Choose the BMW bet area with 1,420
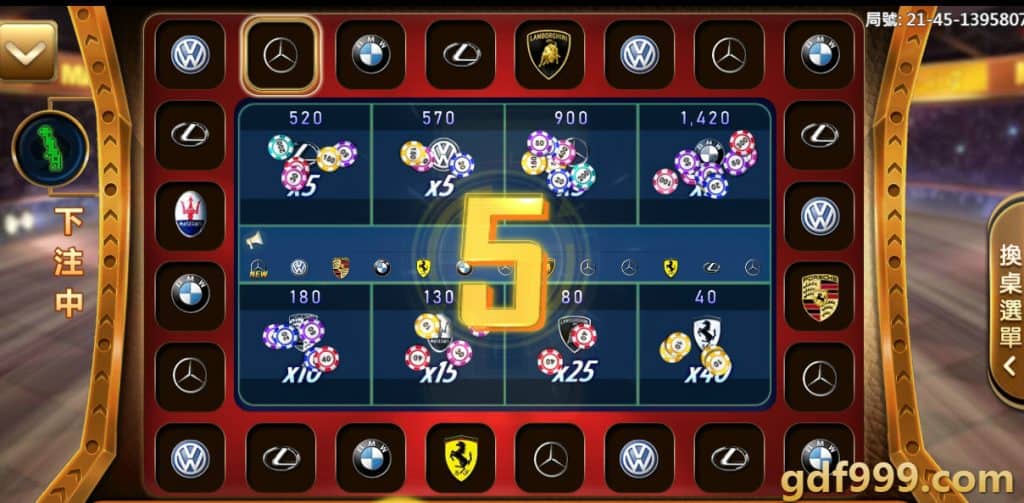Viewport: 1024px width, 503px height. pos(705,161)
